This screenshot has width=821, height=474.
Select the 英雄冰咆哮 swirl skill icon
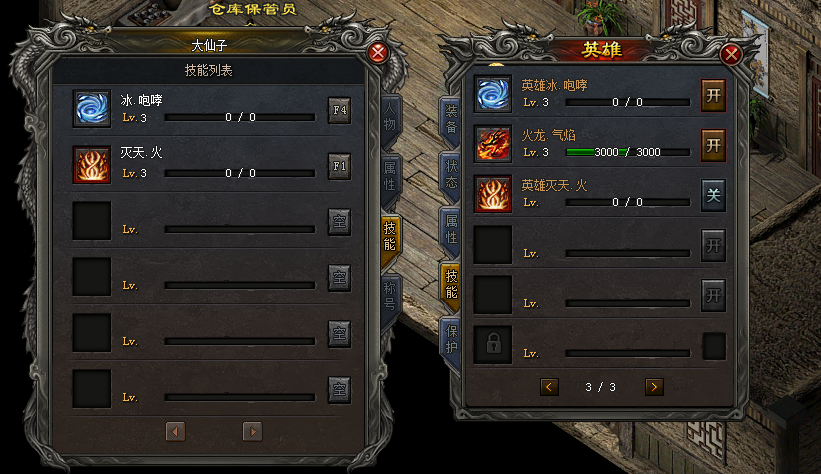[493, 94]
